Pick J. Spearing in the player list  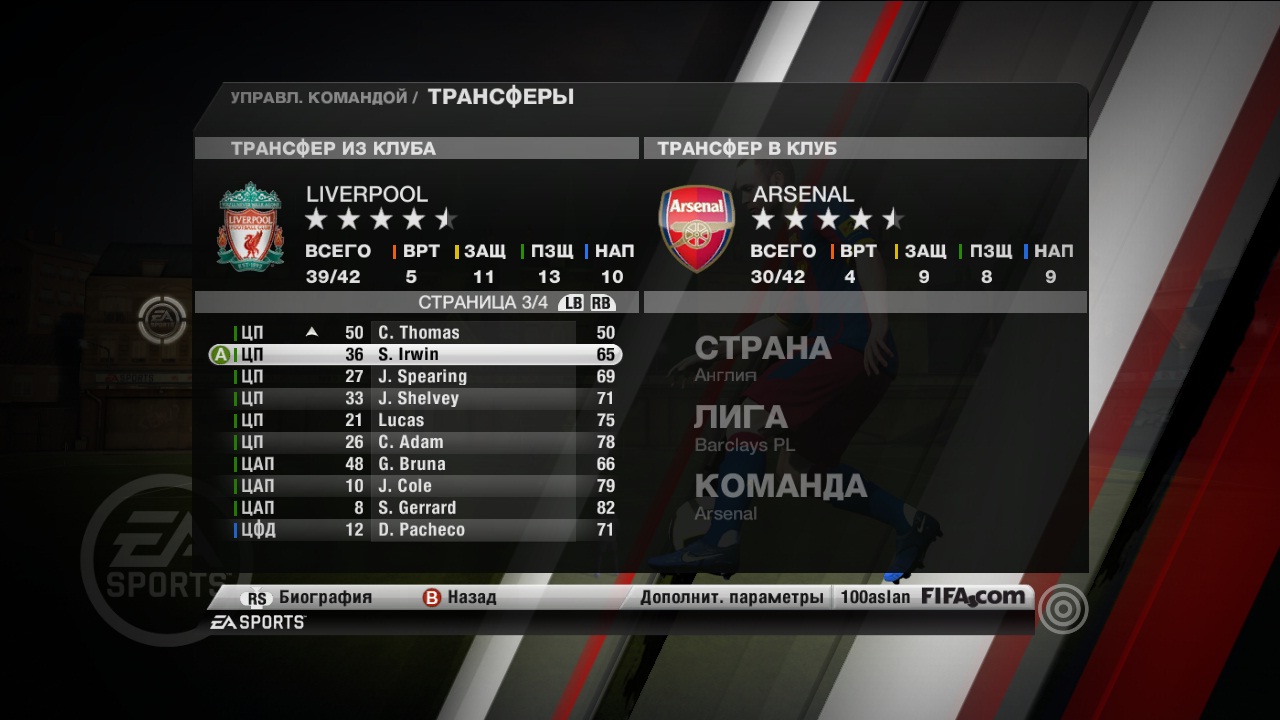click(x=422, y=376)
